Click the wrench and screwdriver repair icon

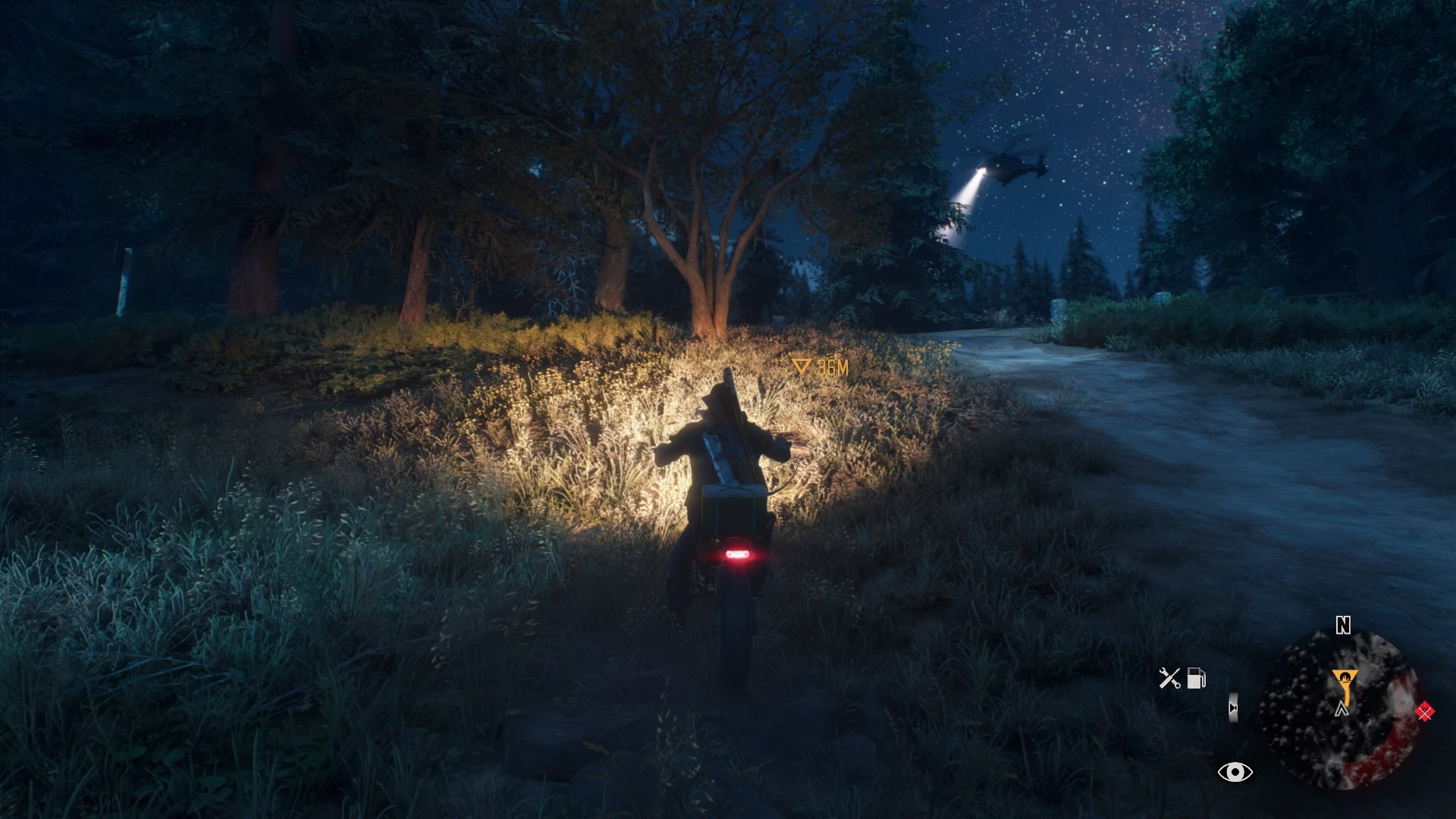point(1169,678)
